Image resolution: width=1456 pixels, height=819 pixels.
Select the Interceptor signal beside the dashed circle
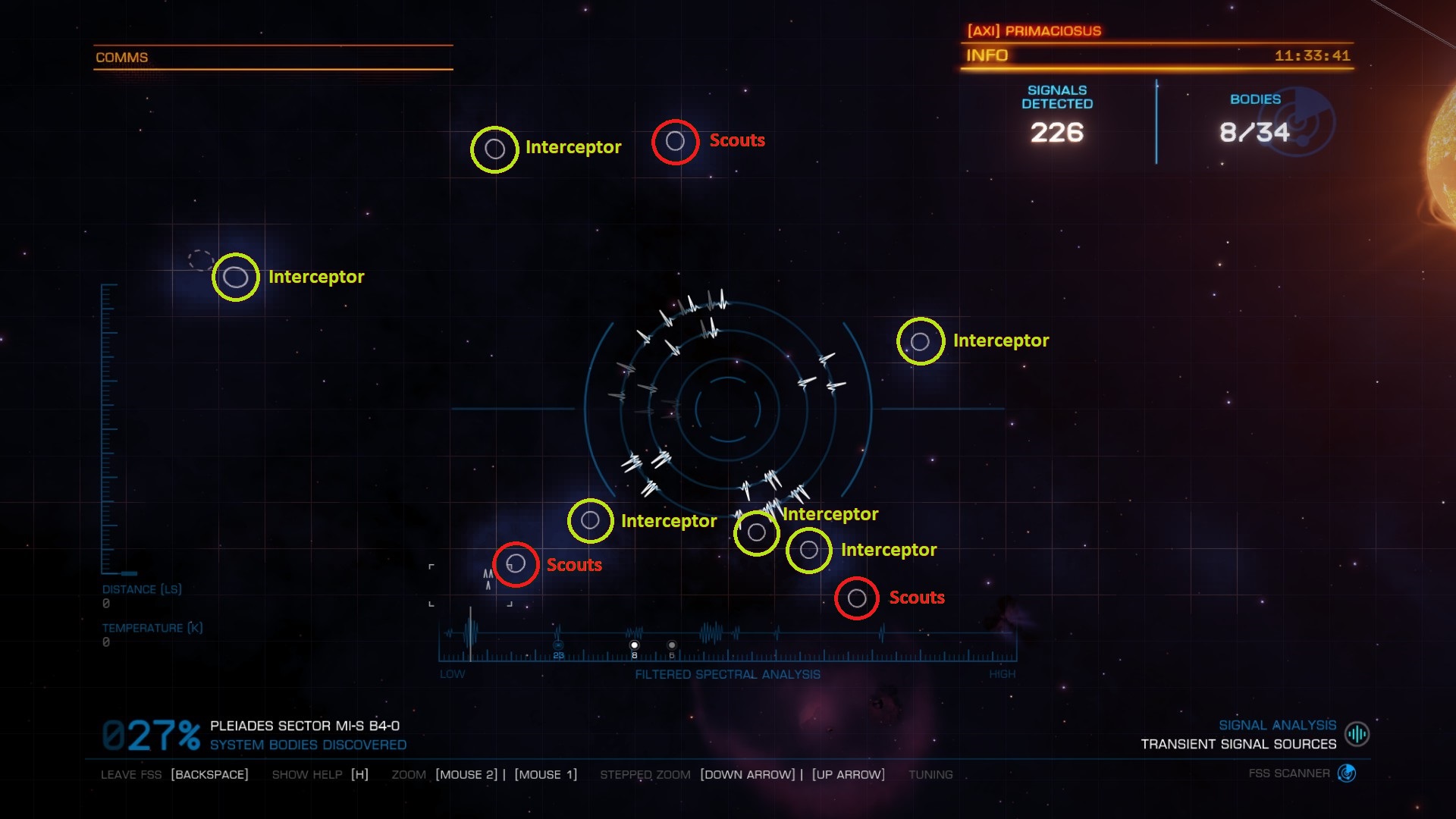tap(235, 278)
